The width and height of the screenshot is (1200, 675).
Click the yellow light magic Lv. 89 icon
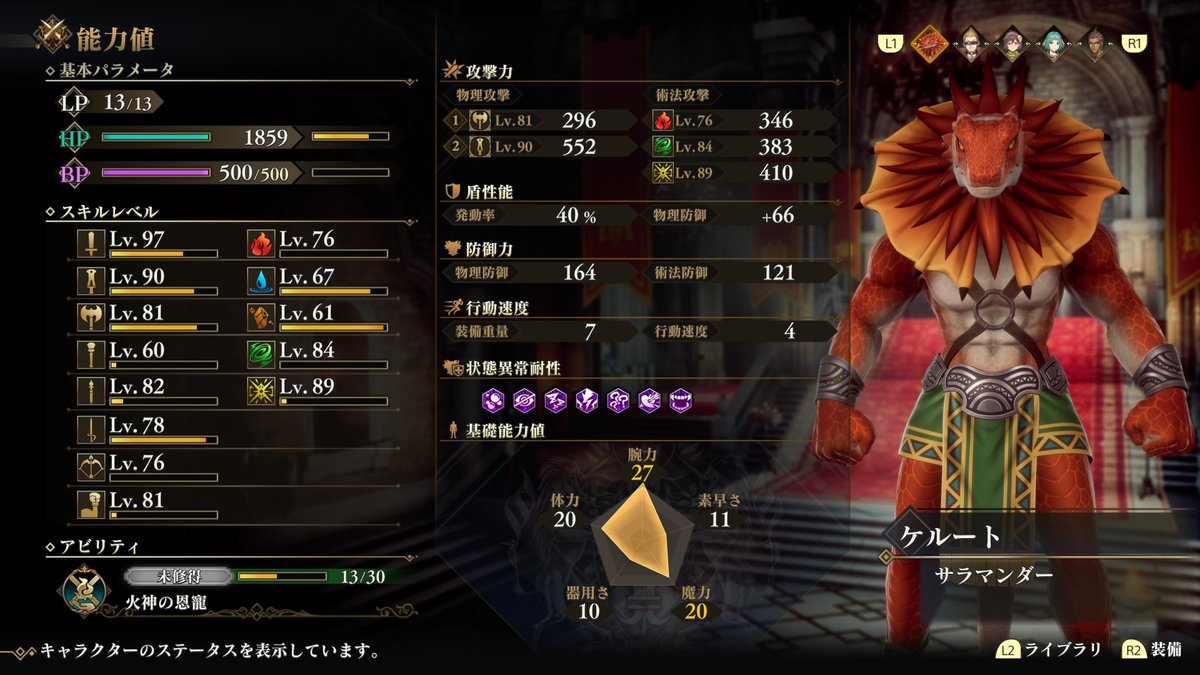coord(262,389)
